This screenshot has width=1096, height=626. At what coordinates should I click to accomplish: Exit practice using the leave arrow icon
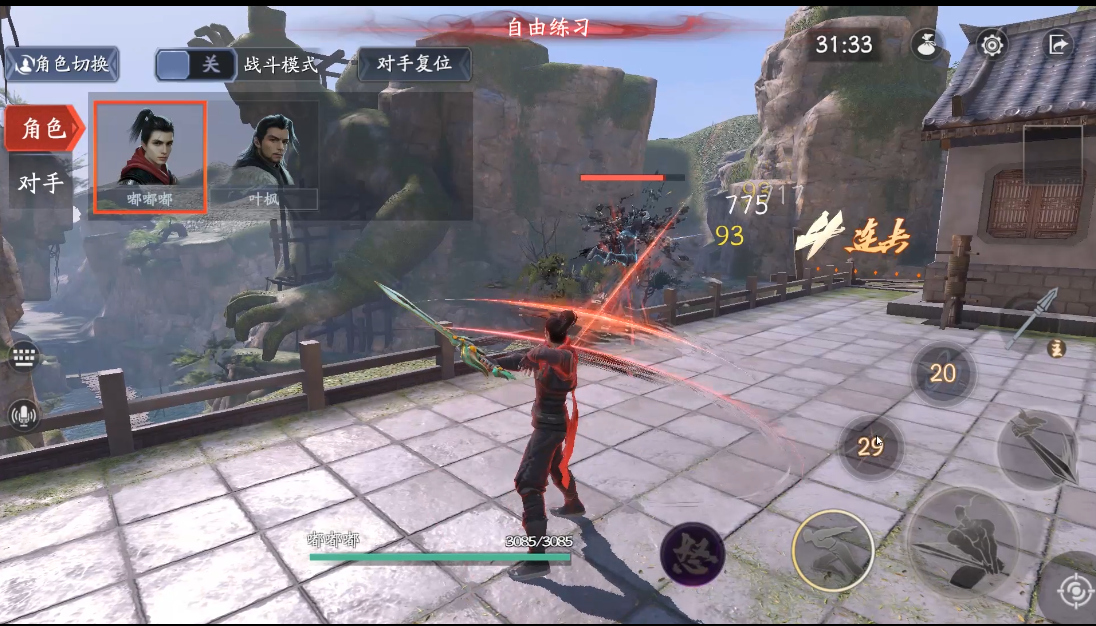point(1058,44)
